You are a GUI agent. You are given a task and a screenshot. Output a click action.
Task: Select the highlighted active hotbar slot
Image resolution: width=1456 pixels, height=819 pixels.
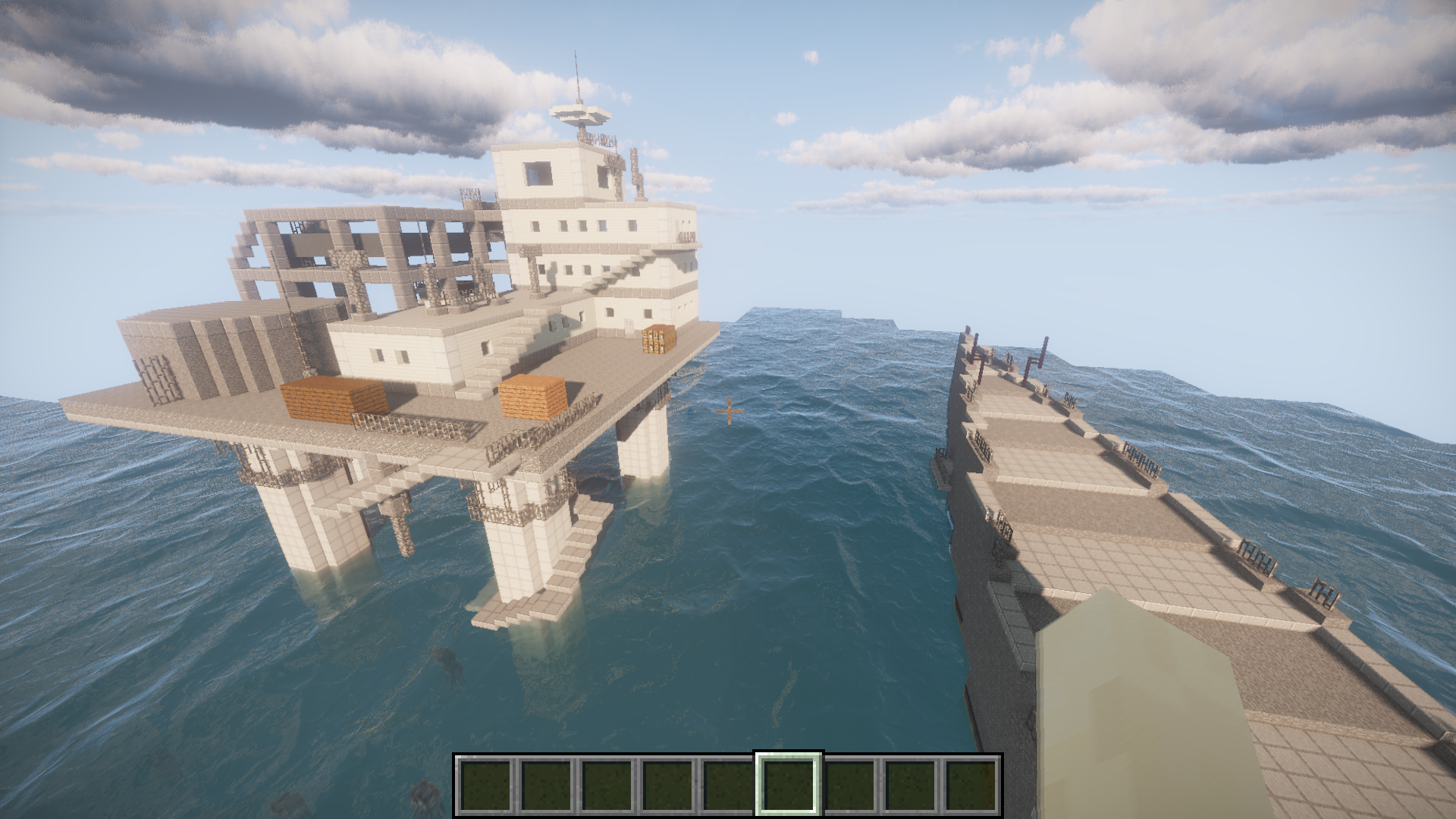(789, 784)
